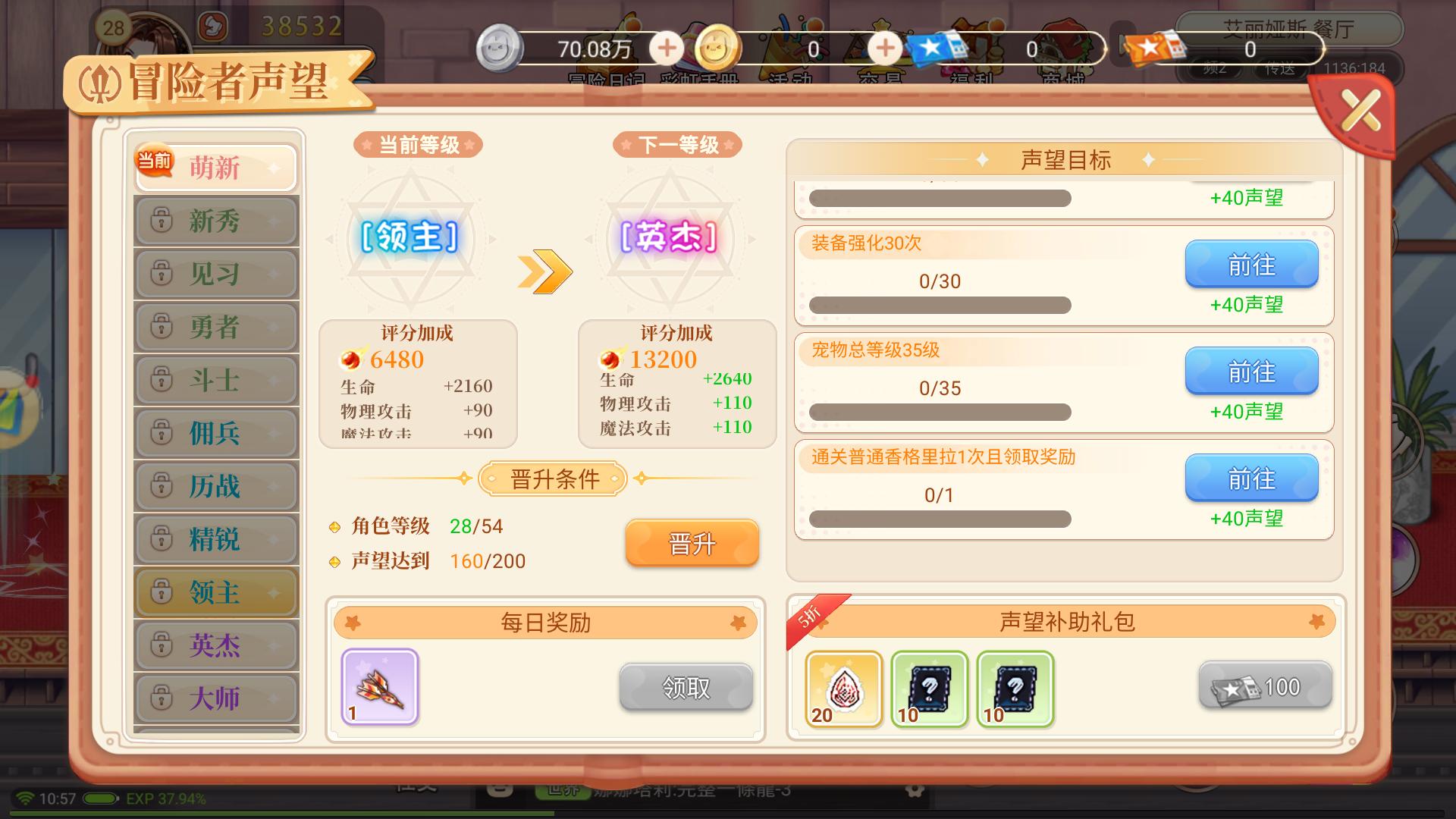Select the 频2 channel selector
Image resolution: width=1456 pixels, height=819 pixels.
click(1214, 68)
